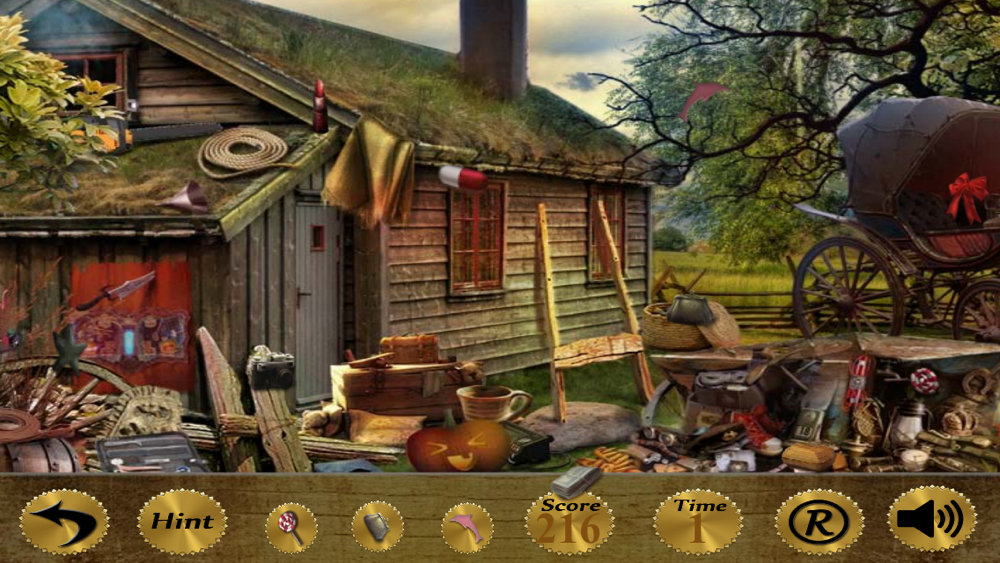
Task: Click the R restart button
Action: point(819,521)
